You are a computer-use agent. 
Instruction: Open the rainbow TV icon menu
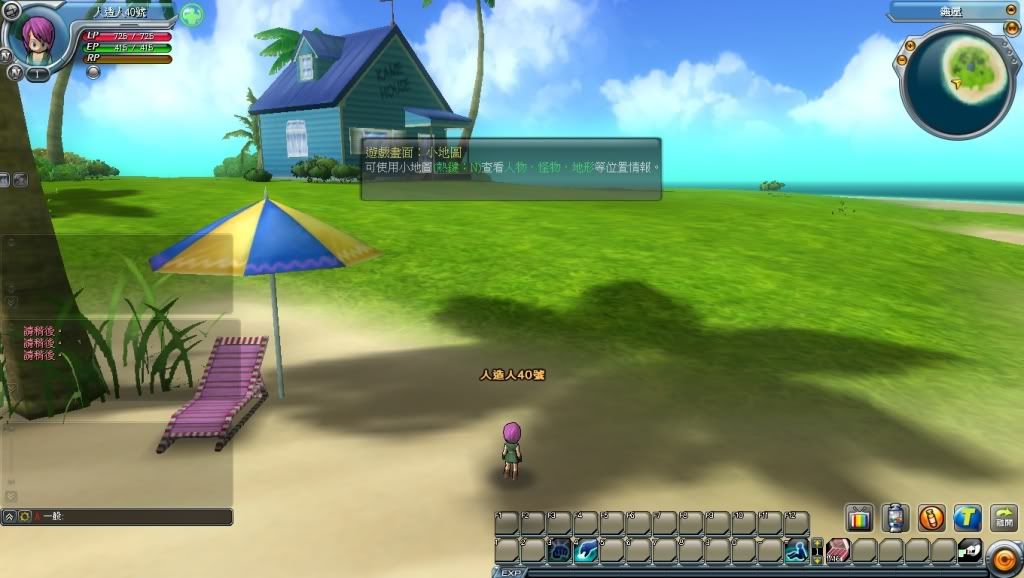pyautogui.click(x=859, y=517)
